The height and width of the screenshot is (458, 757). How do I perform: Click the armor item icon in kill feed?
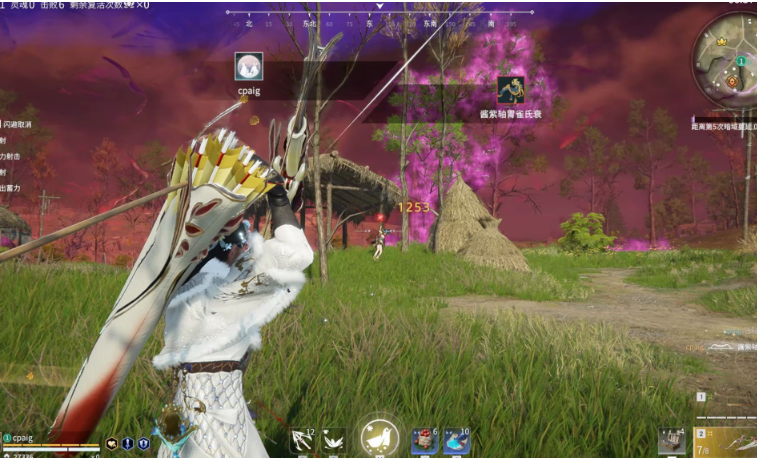[510, 90]
